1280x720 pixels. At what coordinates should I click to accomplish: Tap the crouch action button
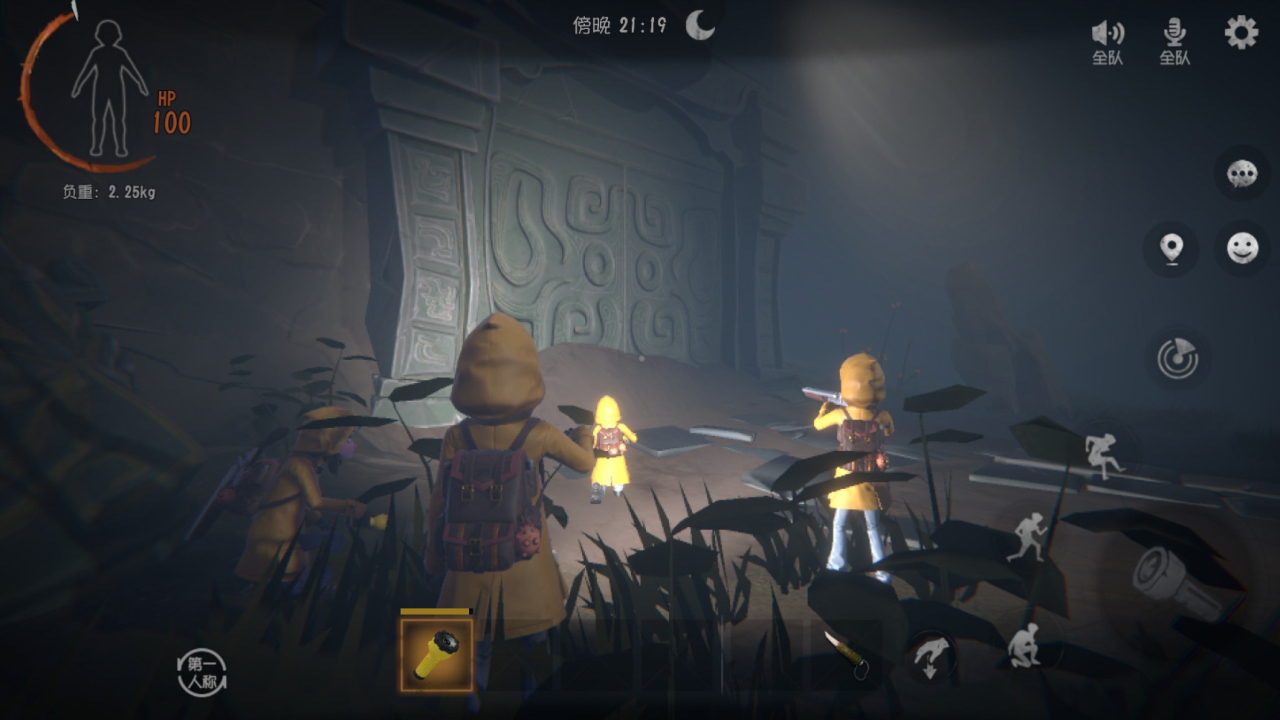tap(1023, 645)
